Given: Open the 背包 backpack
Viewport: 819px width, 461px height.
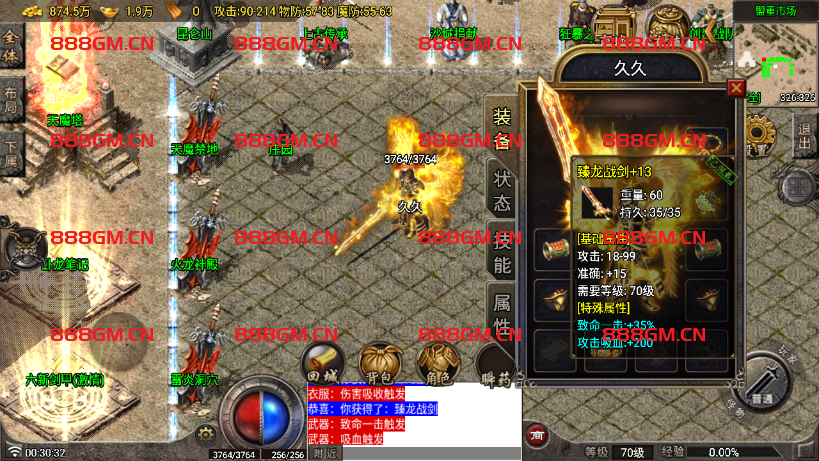Looking at the screenshot, I should pos(380,362).
